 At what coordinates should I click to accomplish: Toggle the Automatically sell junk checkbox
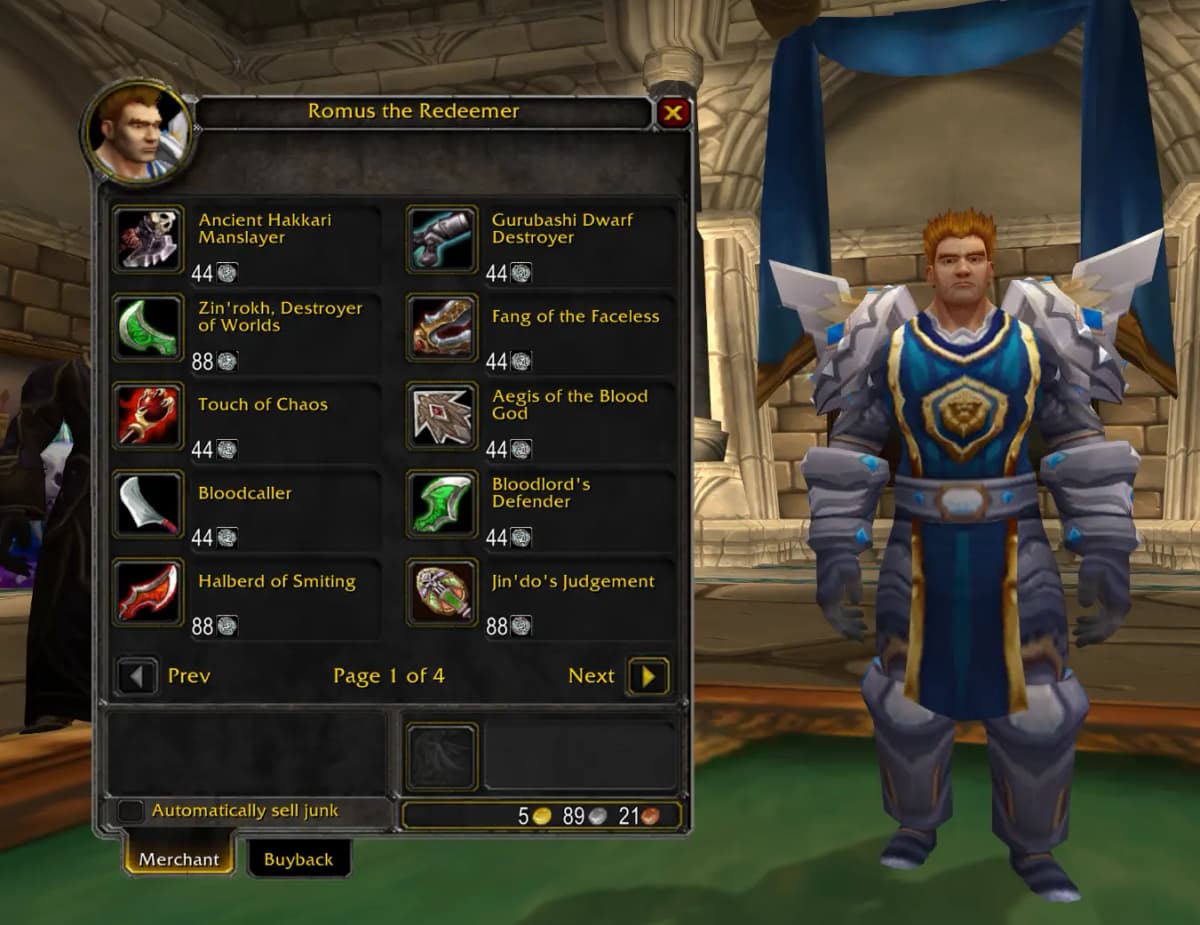(131, 811)
